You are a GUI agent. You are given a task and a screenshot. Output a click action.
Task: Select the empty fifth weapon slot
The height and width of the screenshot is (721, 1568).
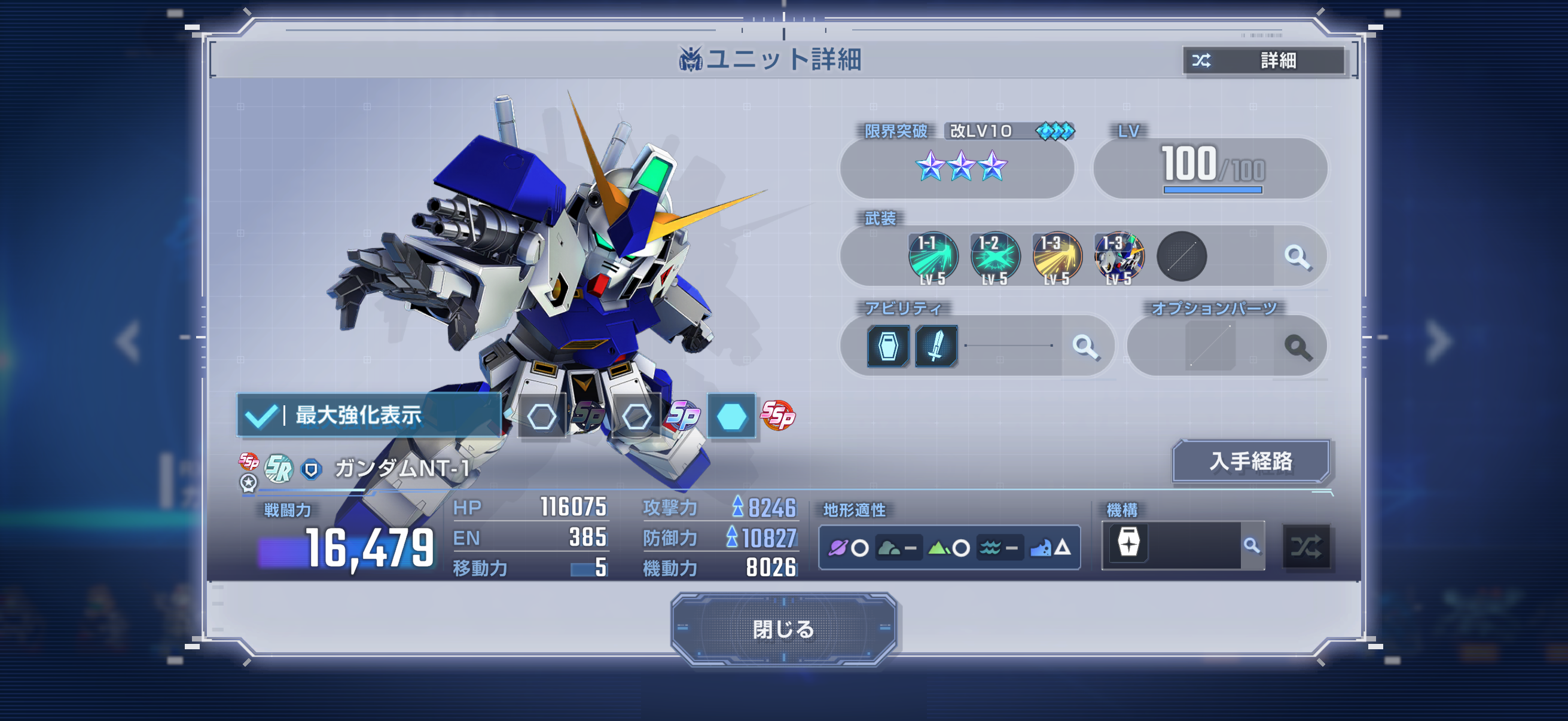[x=1182, y=256]
